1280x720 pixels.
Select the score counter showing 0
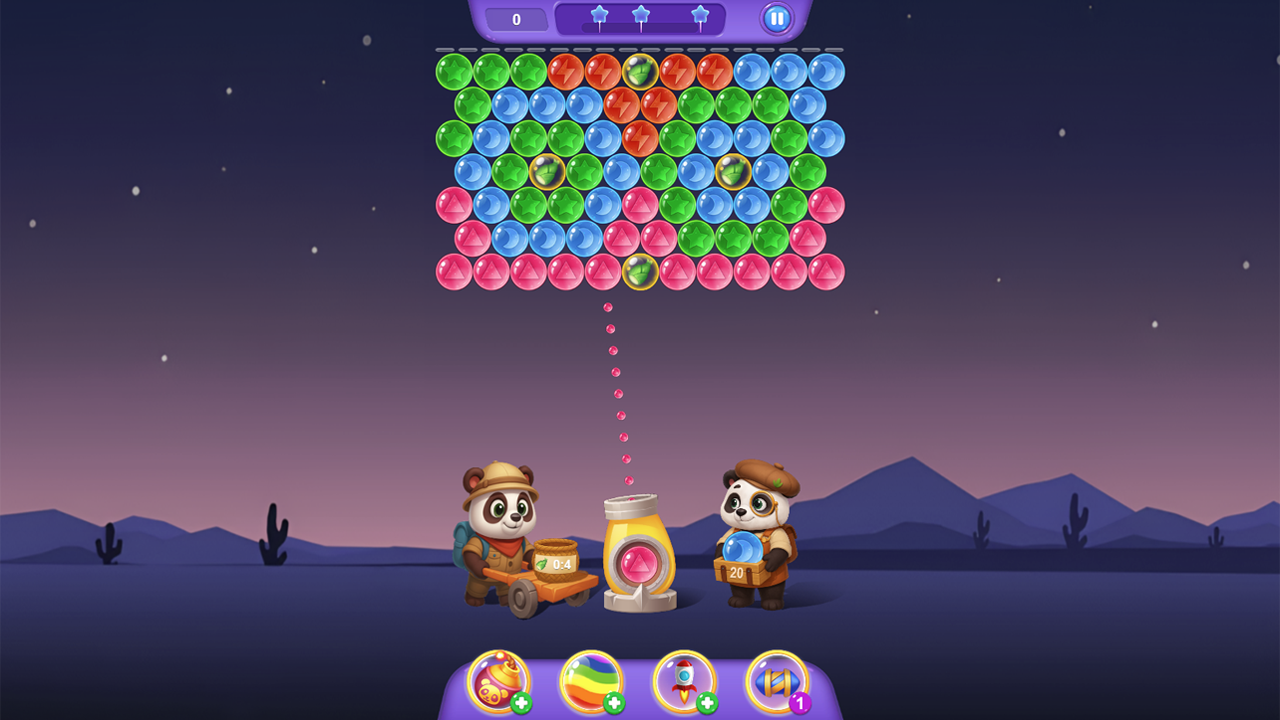(x=516, y=17)
